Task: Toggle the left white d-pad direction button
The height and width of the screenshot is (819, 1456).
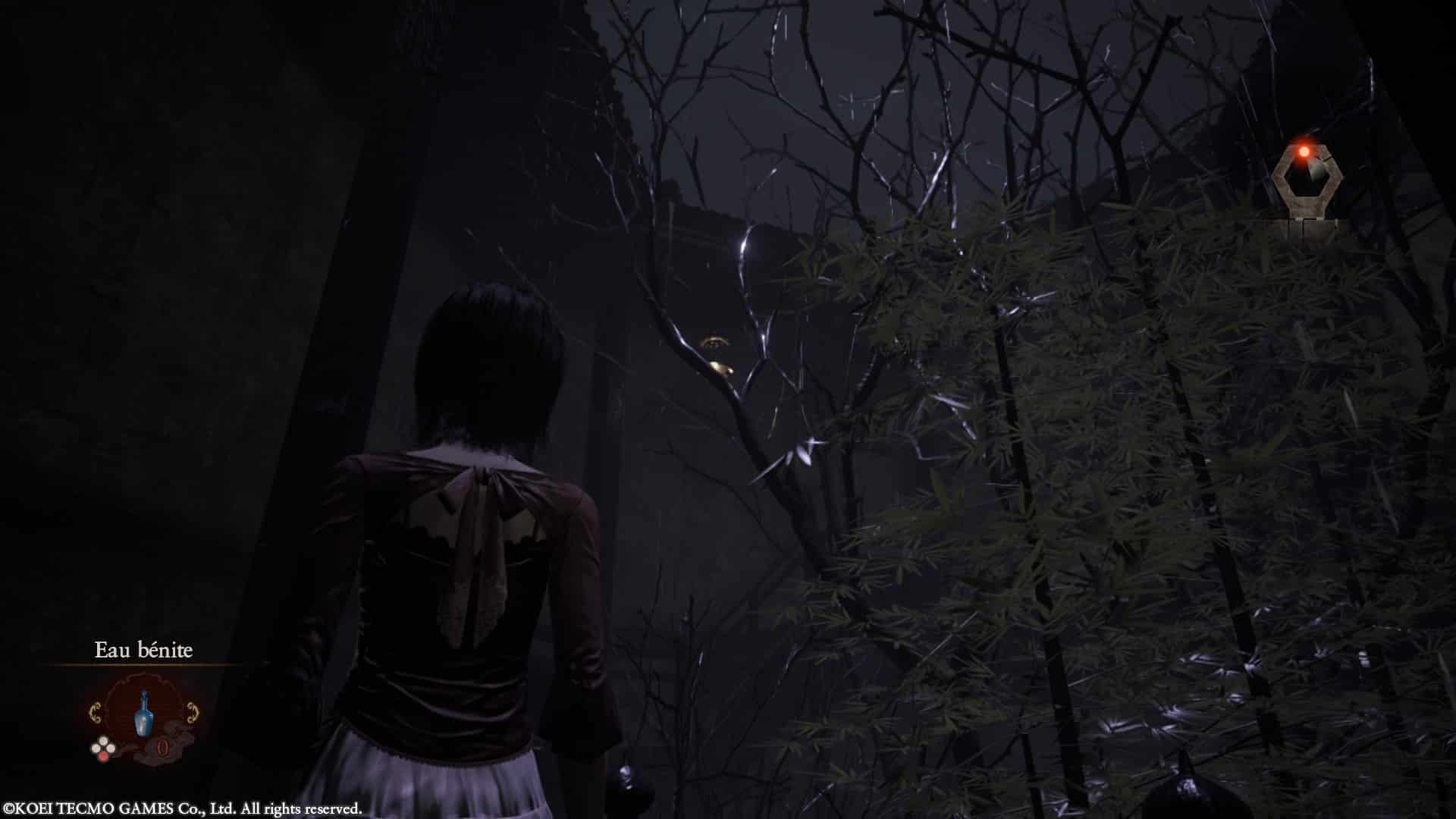Action: [95, 748]
